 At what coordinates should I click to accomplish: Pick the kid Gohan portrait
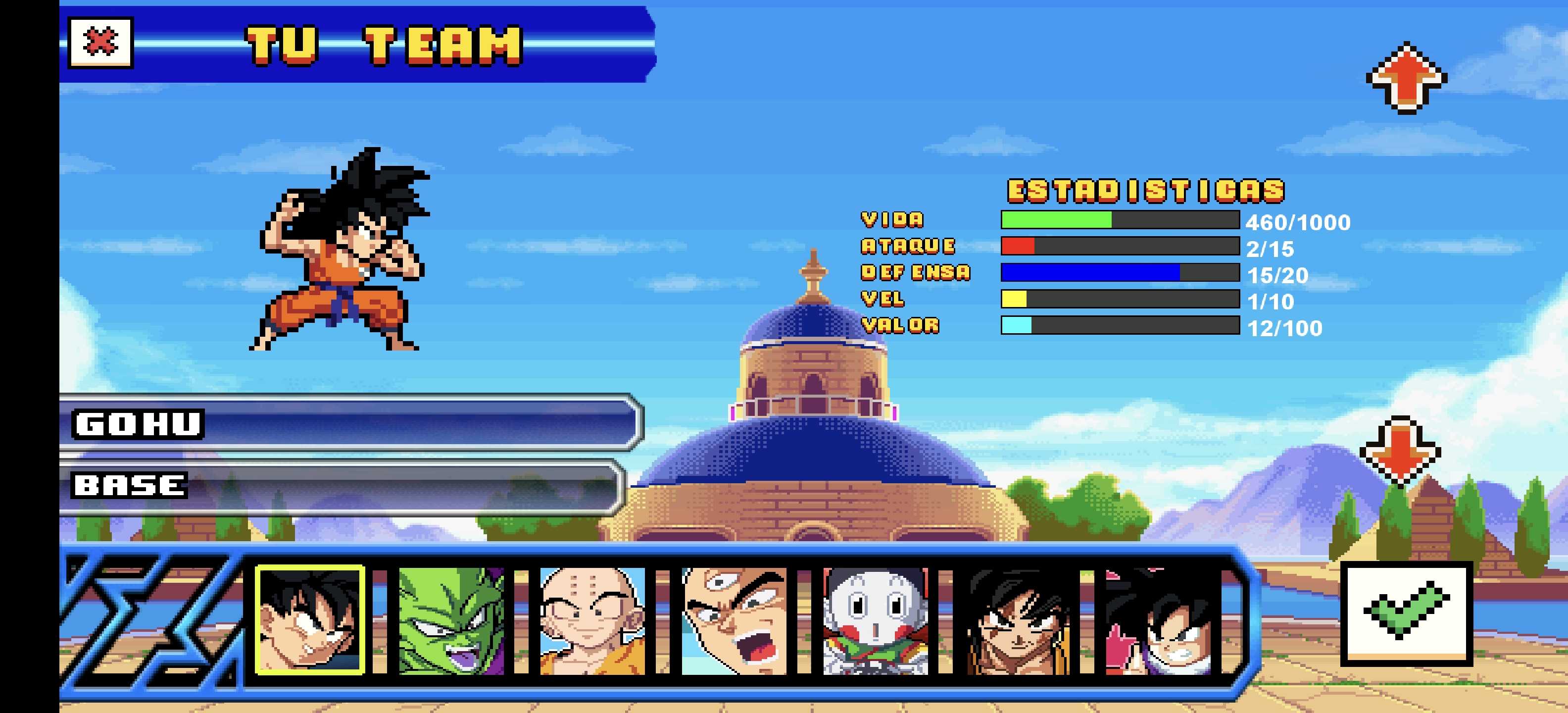coord(1158,620)
